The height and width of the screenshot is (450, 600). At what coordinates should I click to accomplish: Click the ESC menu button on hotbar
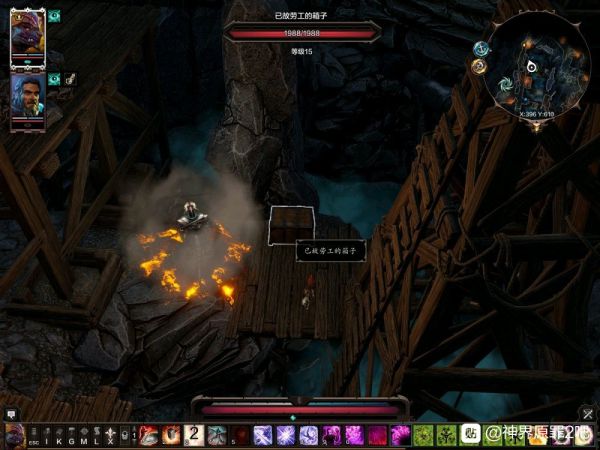tap(33, 435)
